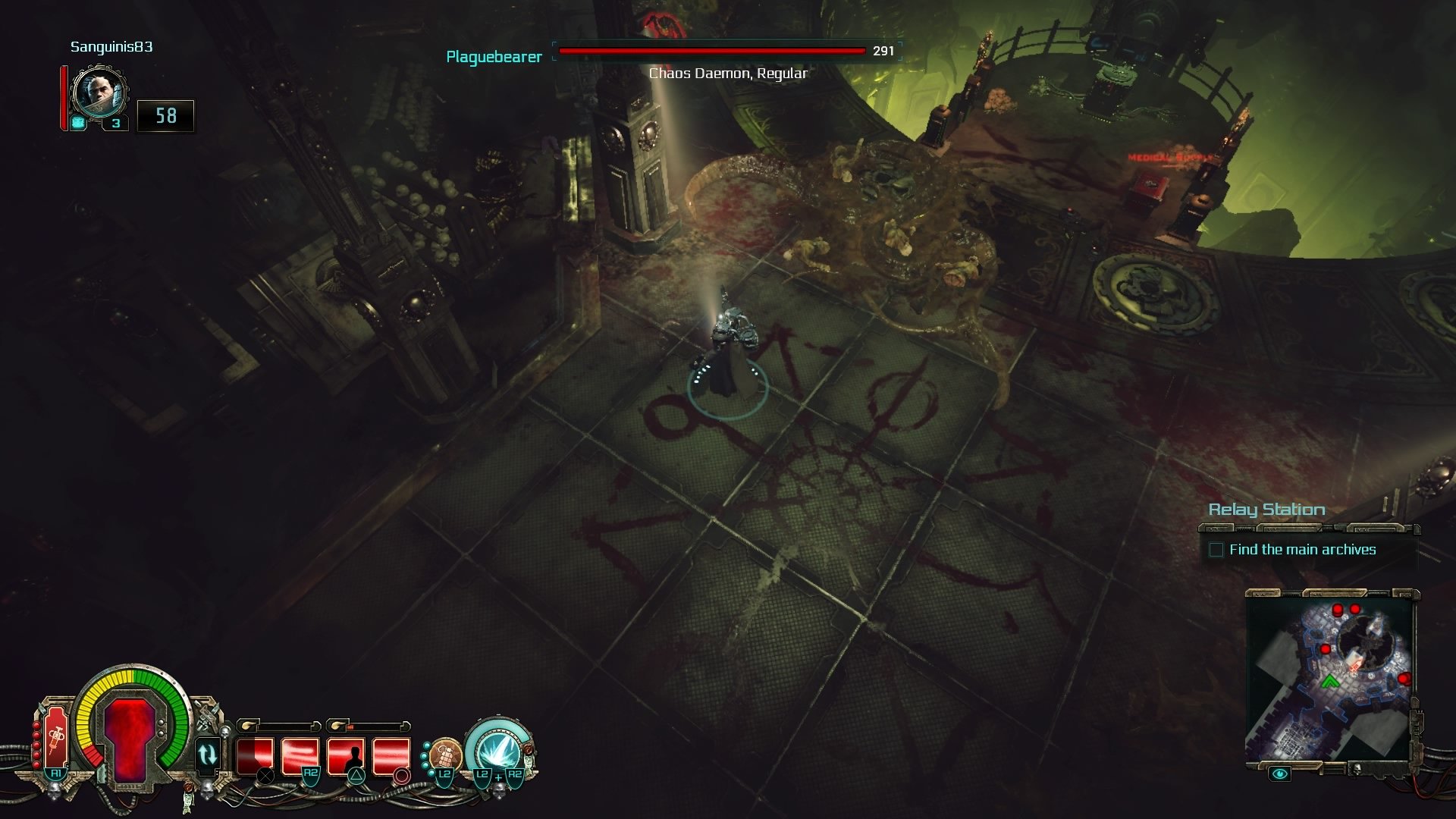Viewport: 1456px width, 819px height.
Task: Select the injector health pack icon near A1
Action: [x=56, y=737]
